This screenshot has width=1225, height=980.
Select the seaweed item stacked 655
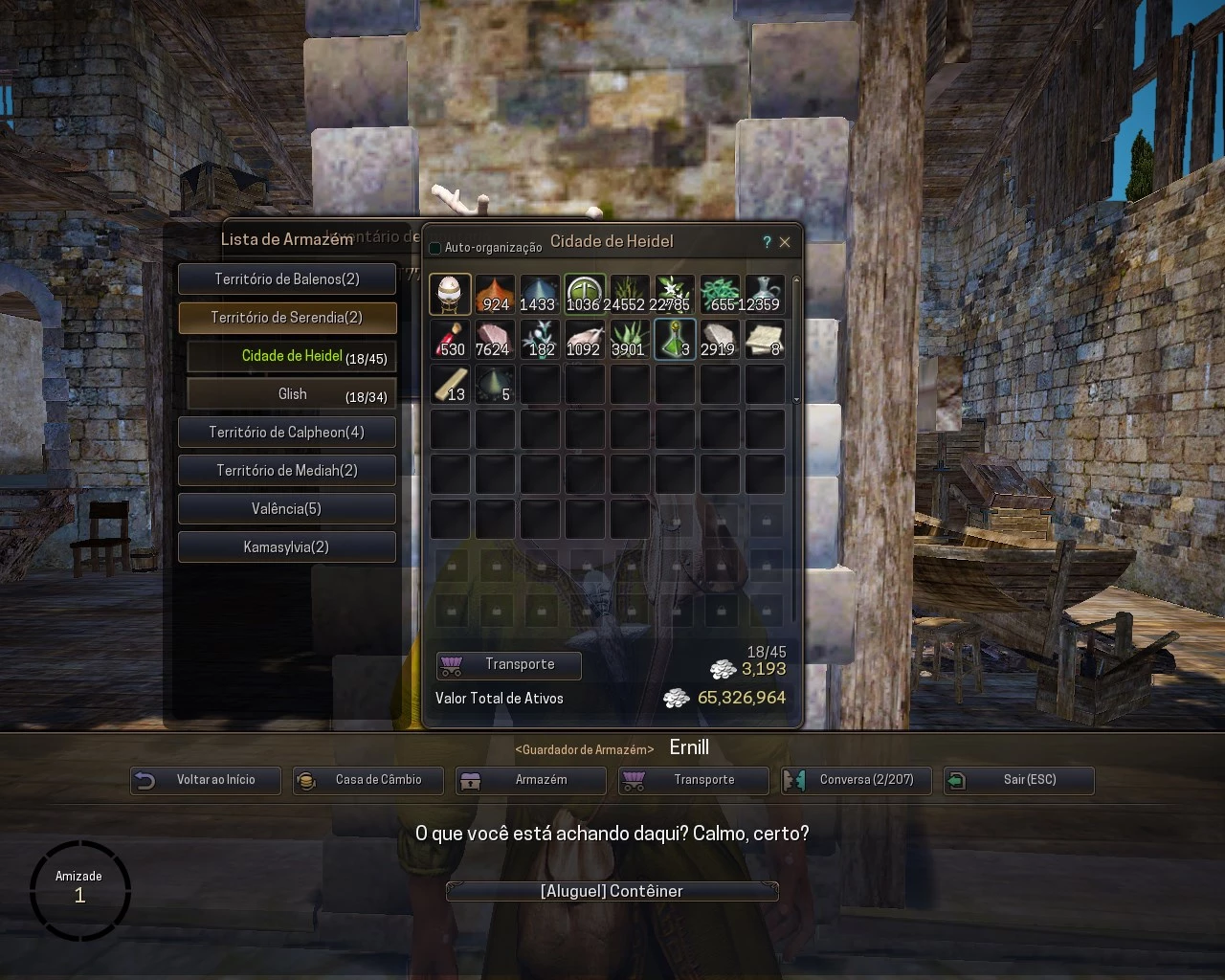(720, 293)
